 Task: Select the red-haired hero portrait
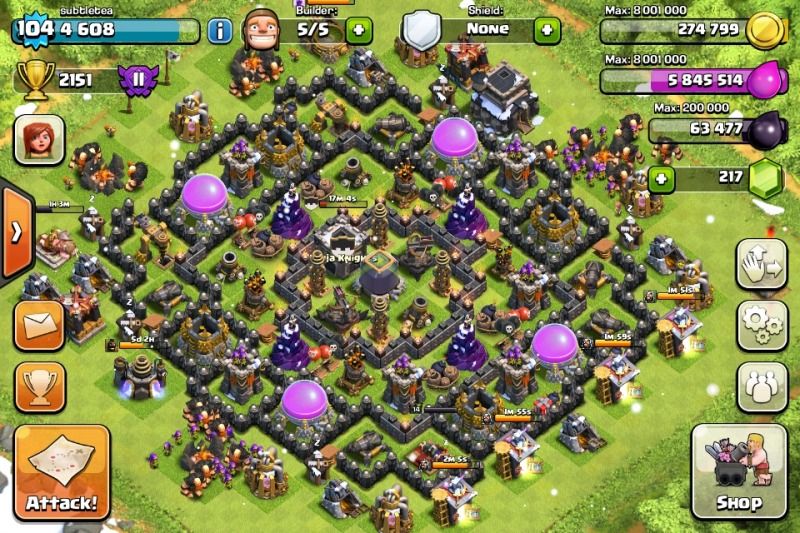39,138
